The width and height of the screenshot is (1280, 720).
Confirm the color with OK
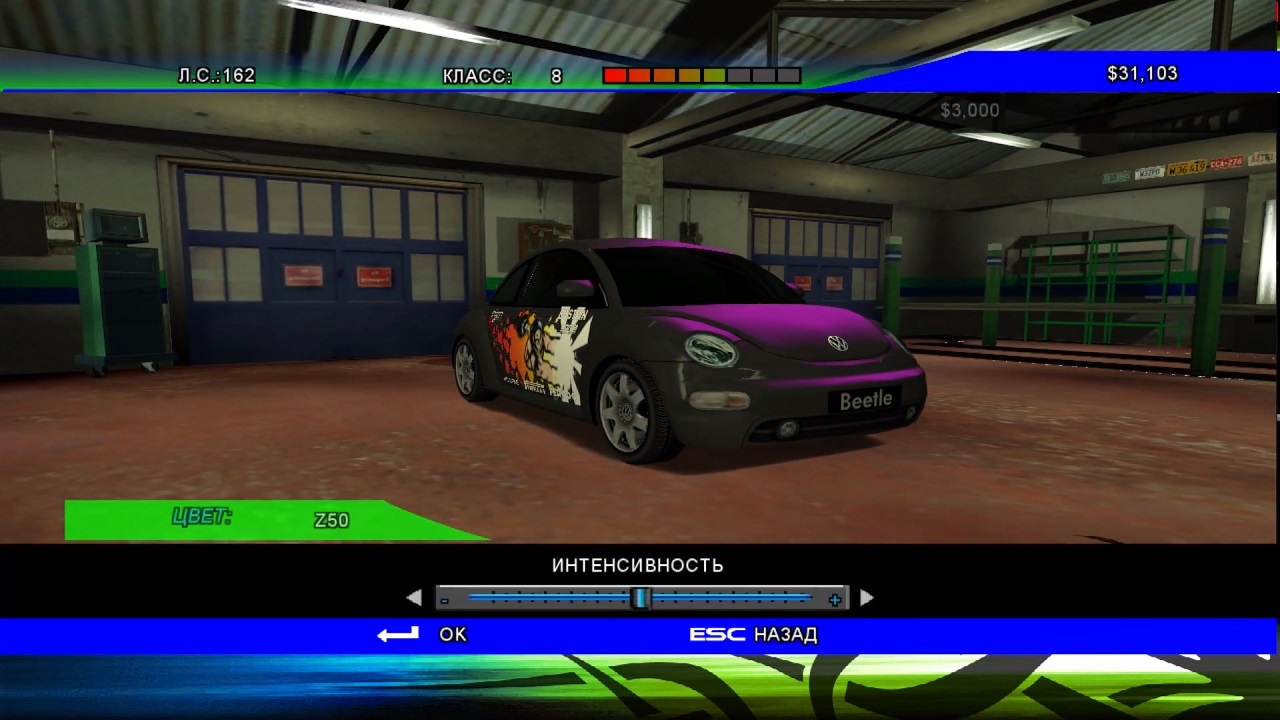click(x=452, y=634)
